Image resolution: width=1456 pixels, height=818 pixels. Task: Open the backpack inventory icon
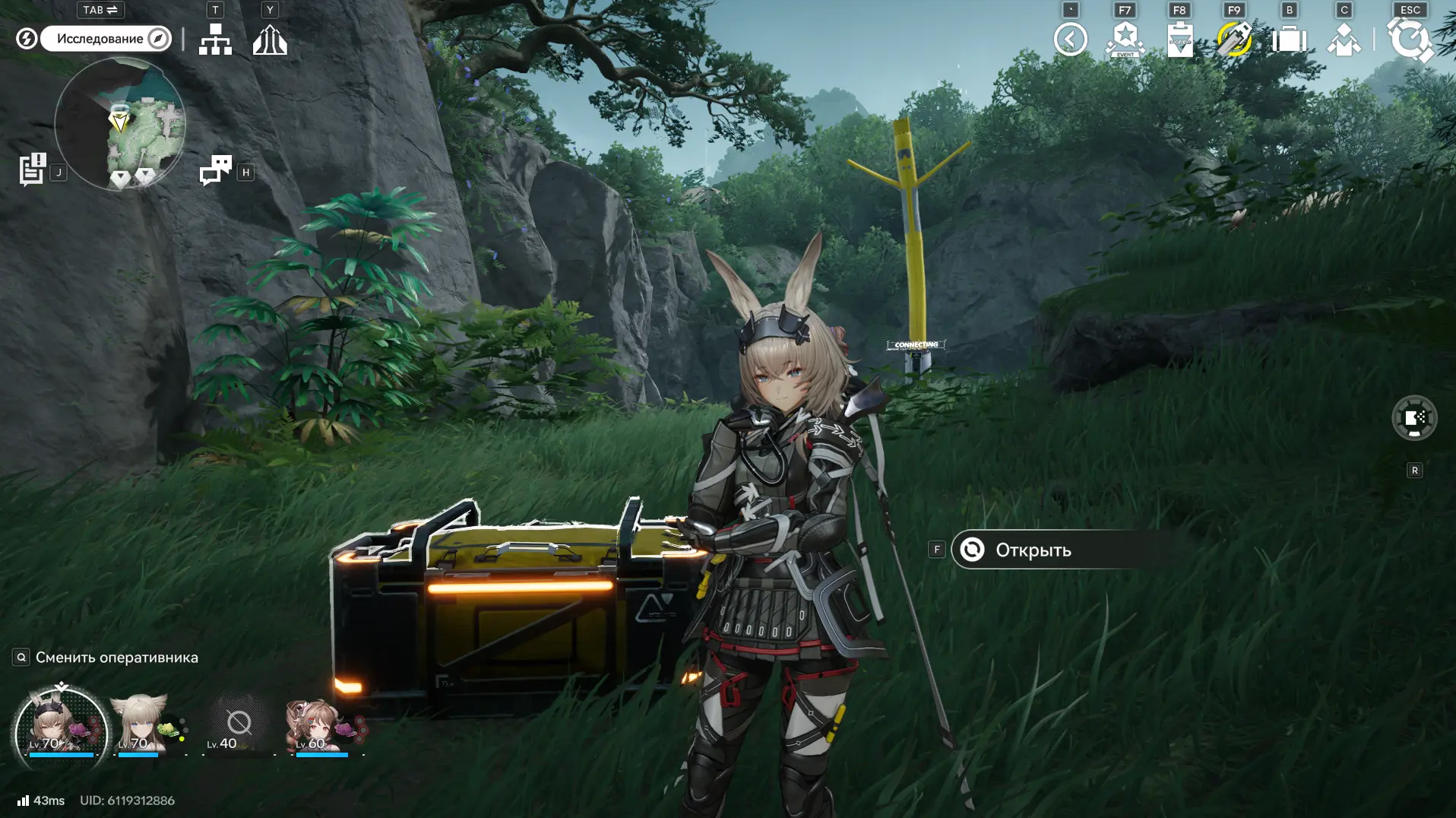click(1289, 39)
